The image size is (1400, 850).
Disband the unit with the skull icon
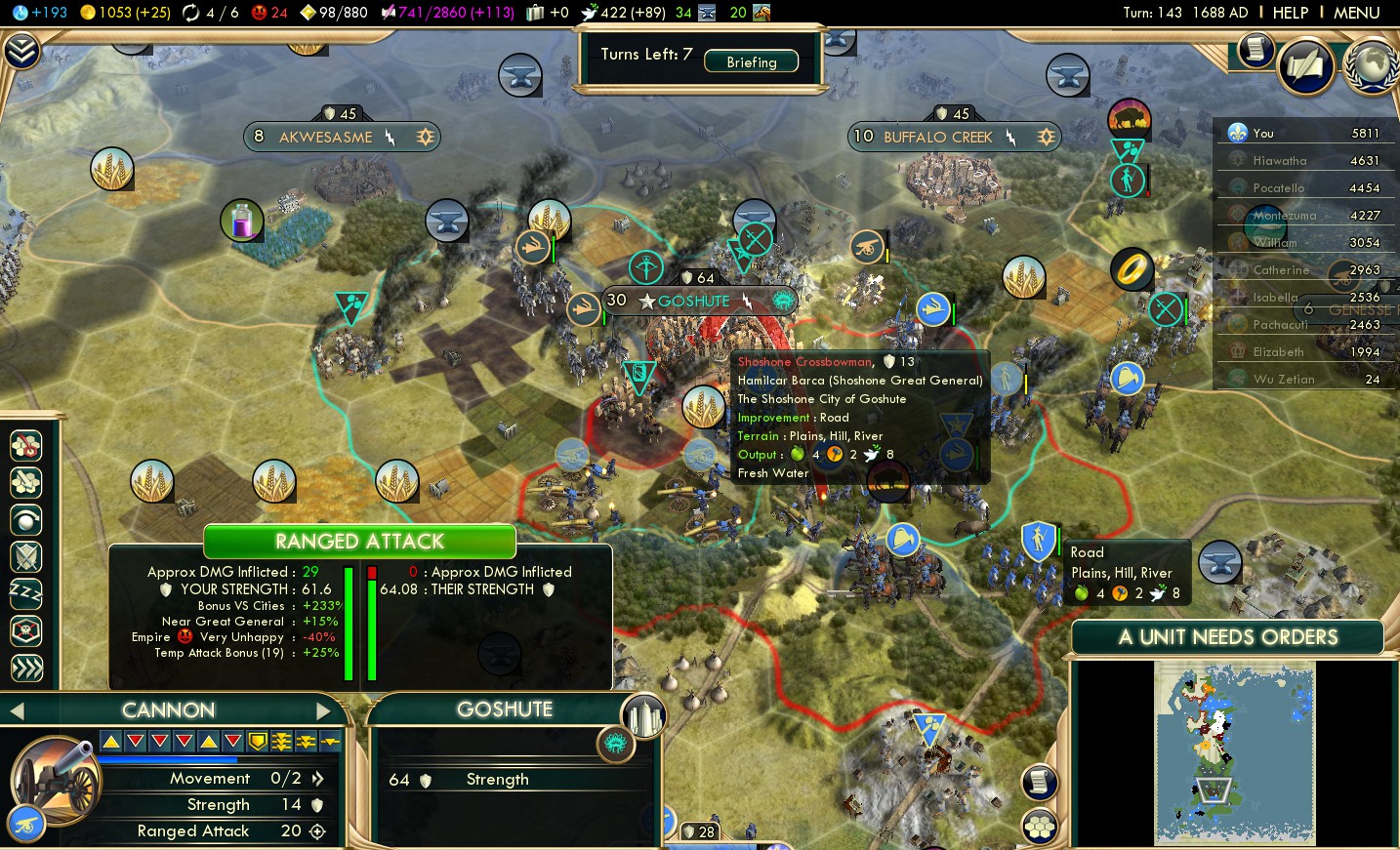pos(26,630)
